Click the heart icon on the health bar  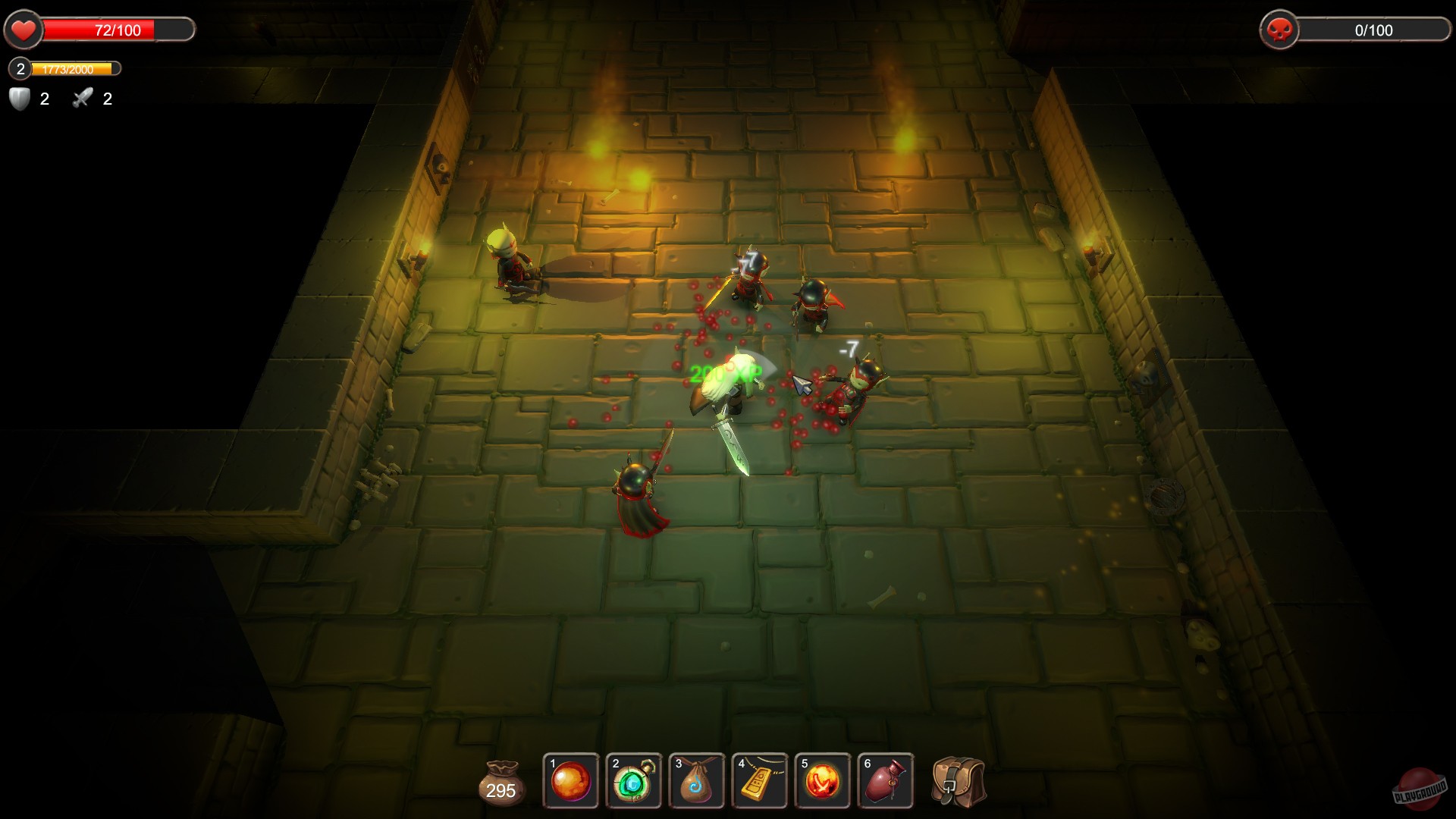23,30
